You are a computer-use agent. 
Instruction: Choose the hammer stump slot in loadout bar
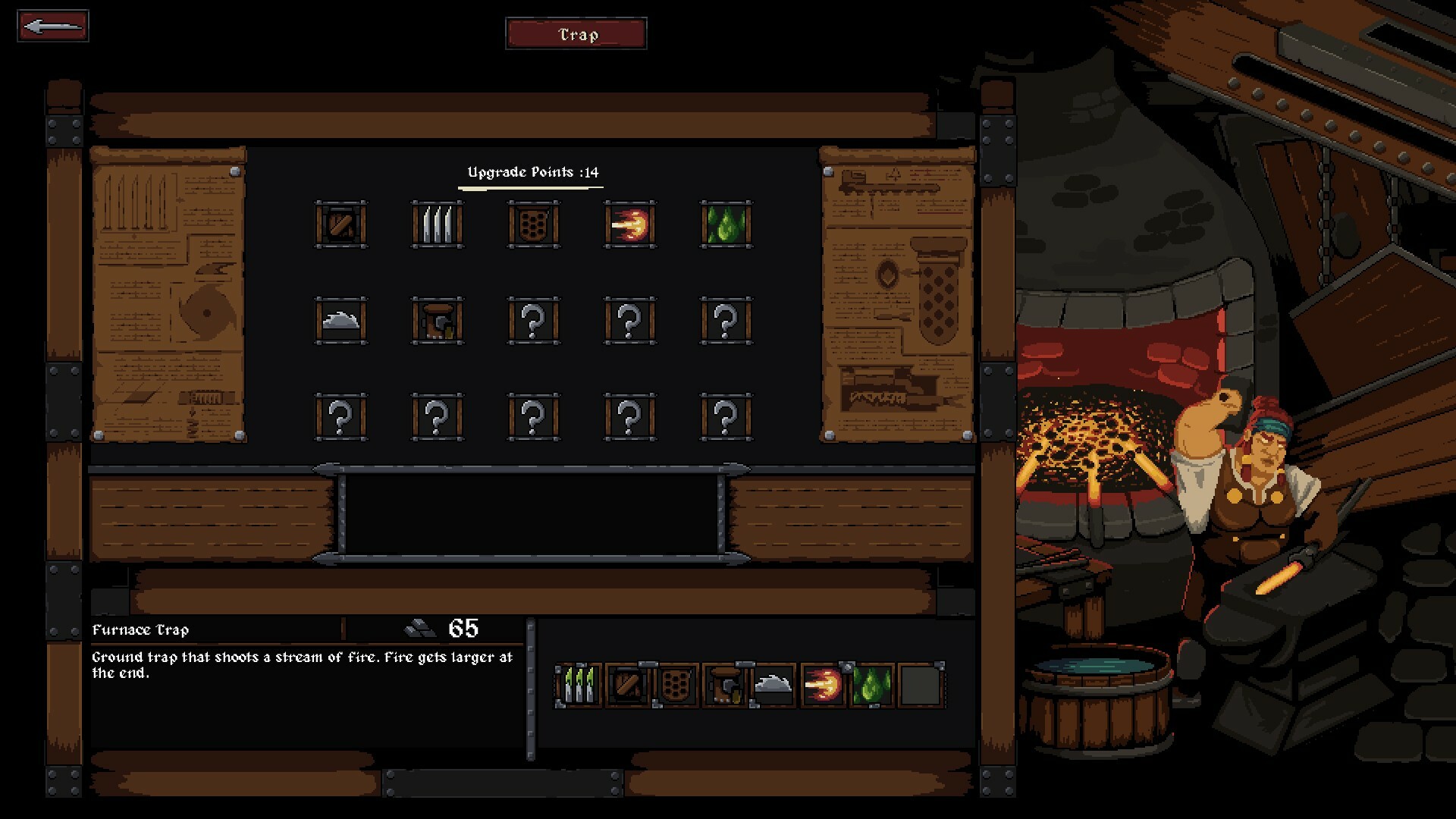coord(725,686)
